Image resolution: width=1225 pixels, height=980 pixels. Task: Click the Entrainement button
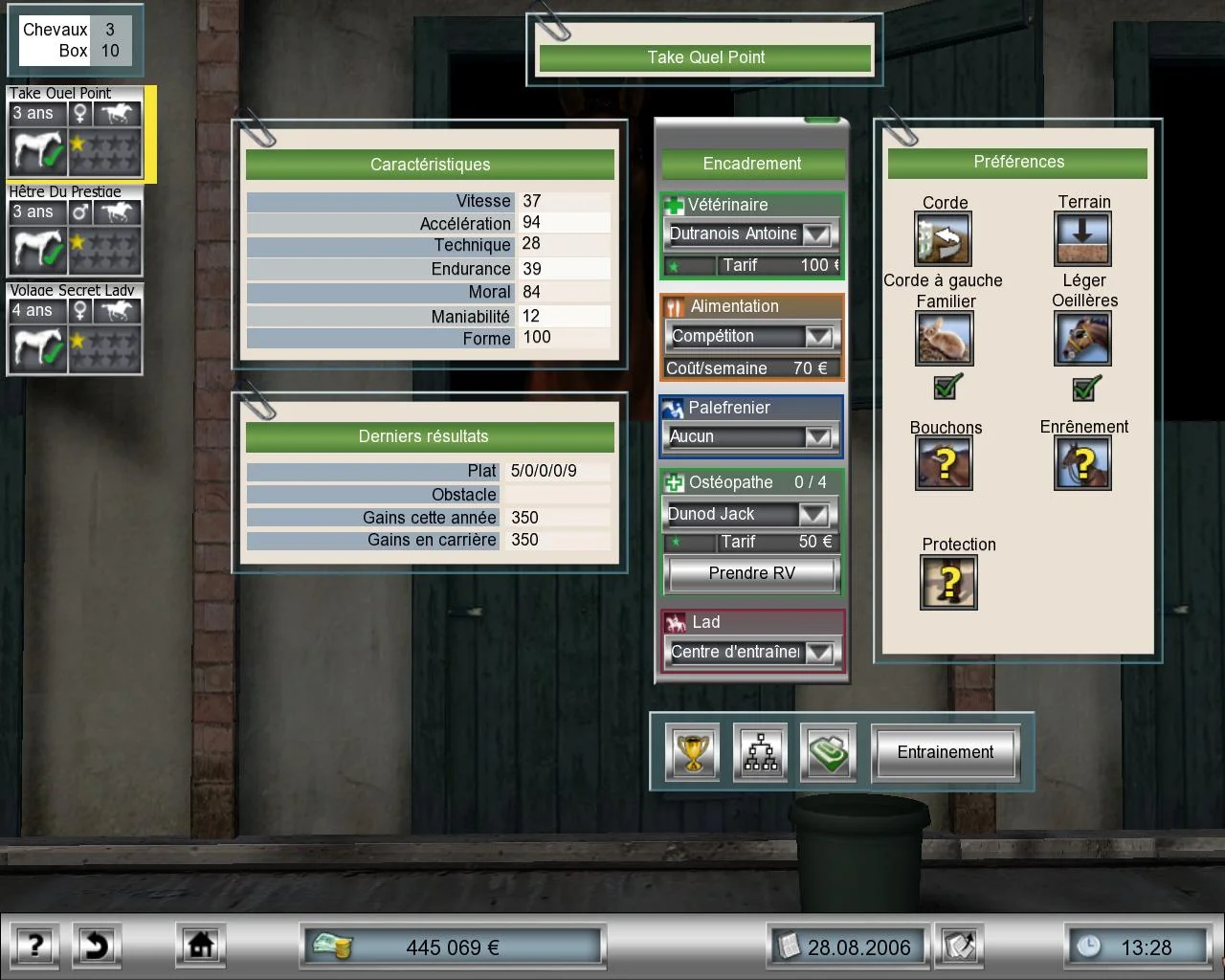946,752
